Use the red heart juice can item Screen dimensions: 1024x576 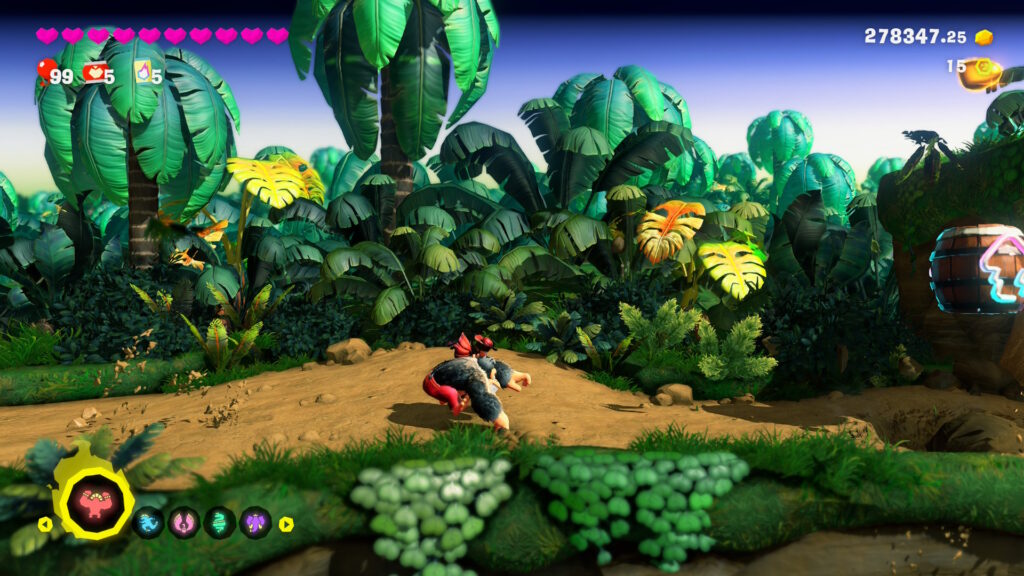coord(95,72)
